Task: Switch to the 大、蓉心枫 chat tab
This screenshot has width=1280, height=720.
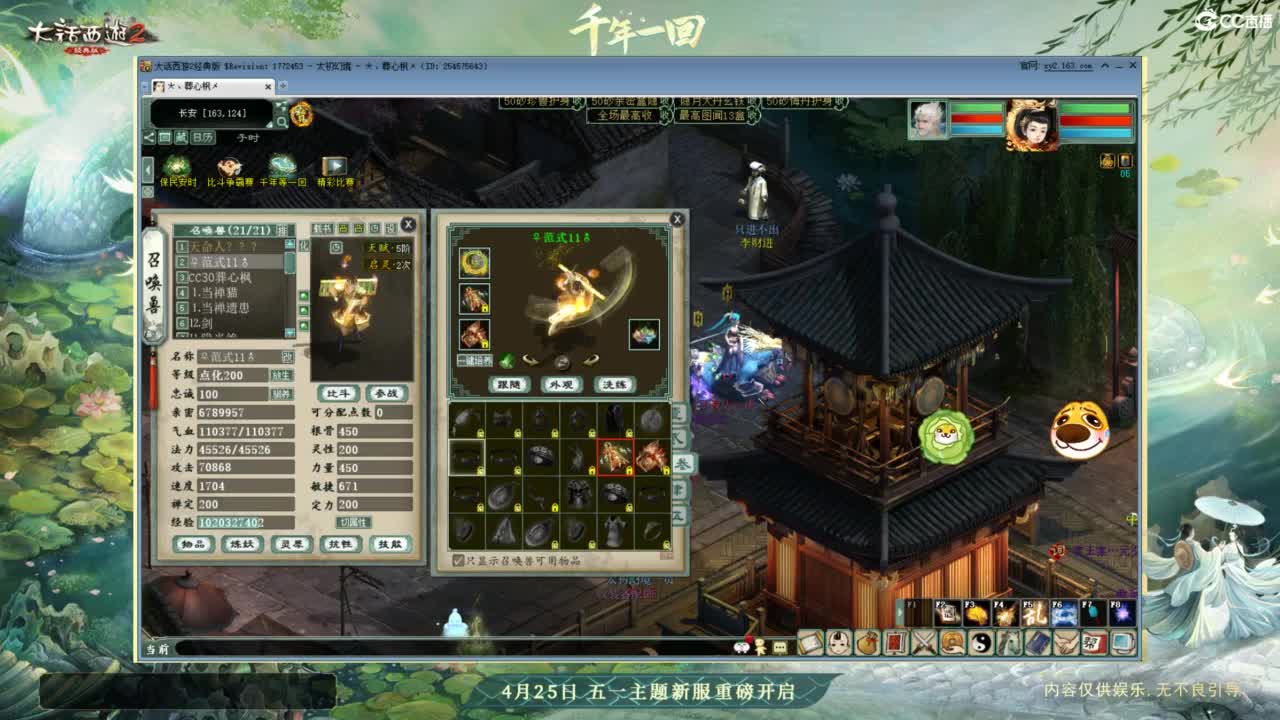Action: coord(205,86)
